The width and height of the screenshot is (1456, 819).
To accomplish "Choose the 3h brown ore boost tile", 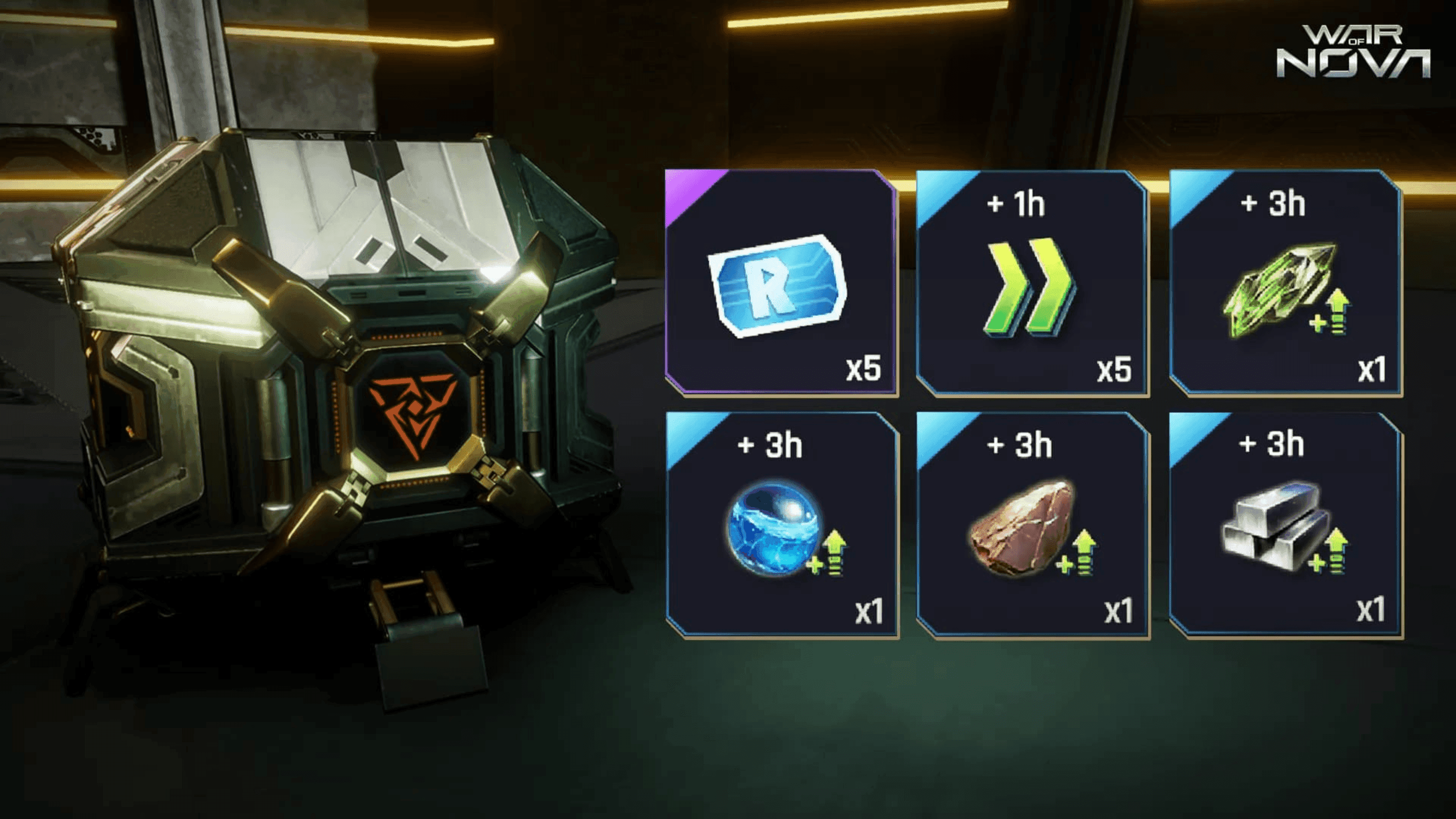I will pos(1031,525).
